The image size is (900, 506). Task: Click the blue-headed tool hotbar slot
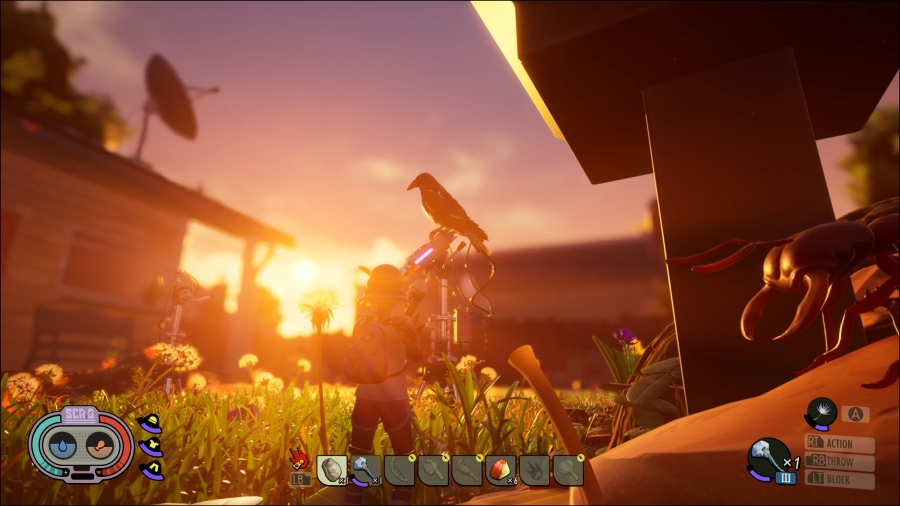click(365, 469)
